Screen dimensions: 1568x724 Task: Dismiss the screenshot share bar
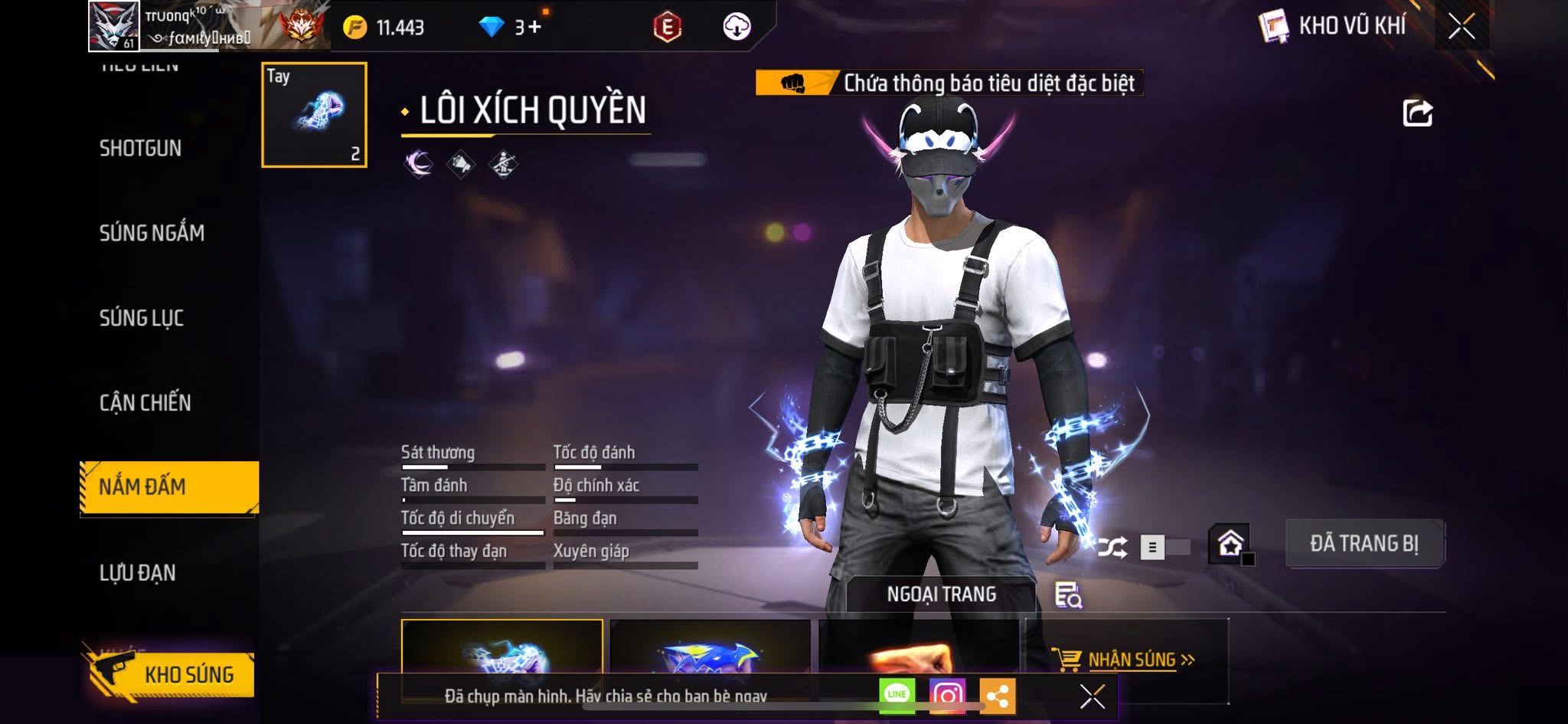coord(1092,696)
